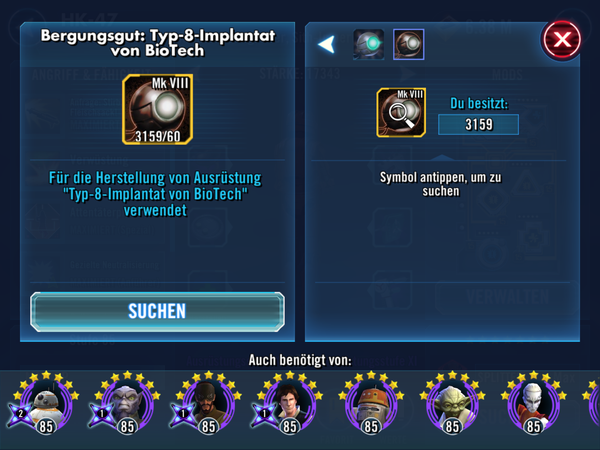600x450 pixels.
Task: Select the brown implant breadcrumb icon
Action: tap(408, 44)
